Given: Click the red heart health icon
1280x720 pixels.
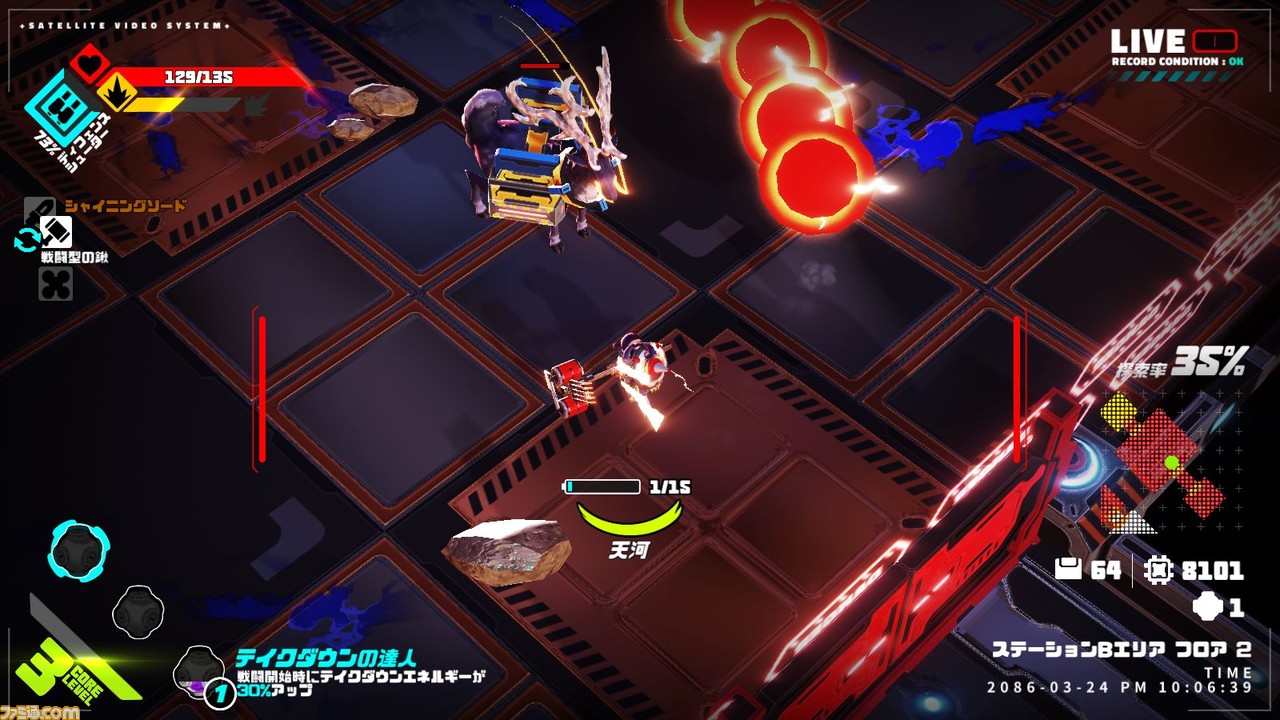Looking at the screenshot, I should (90, 64).
